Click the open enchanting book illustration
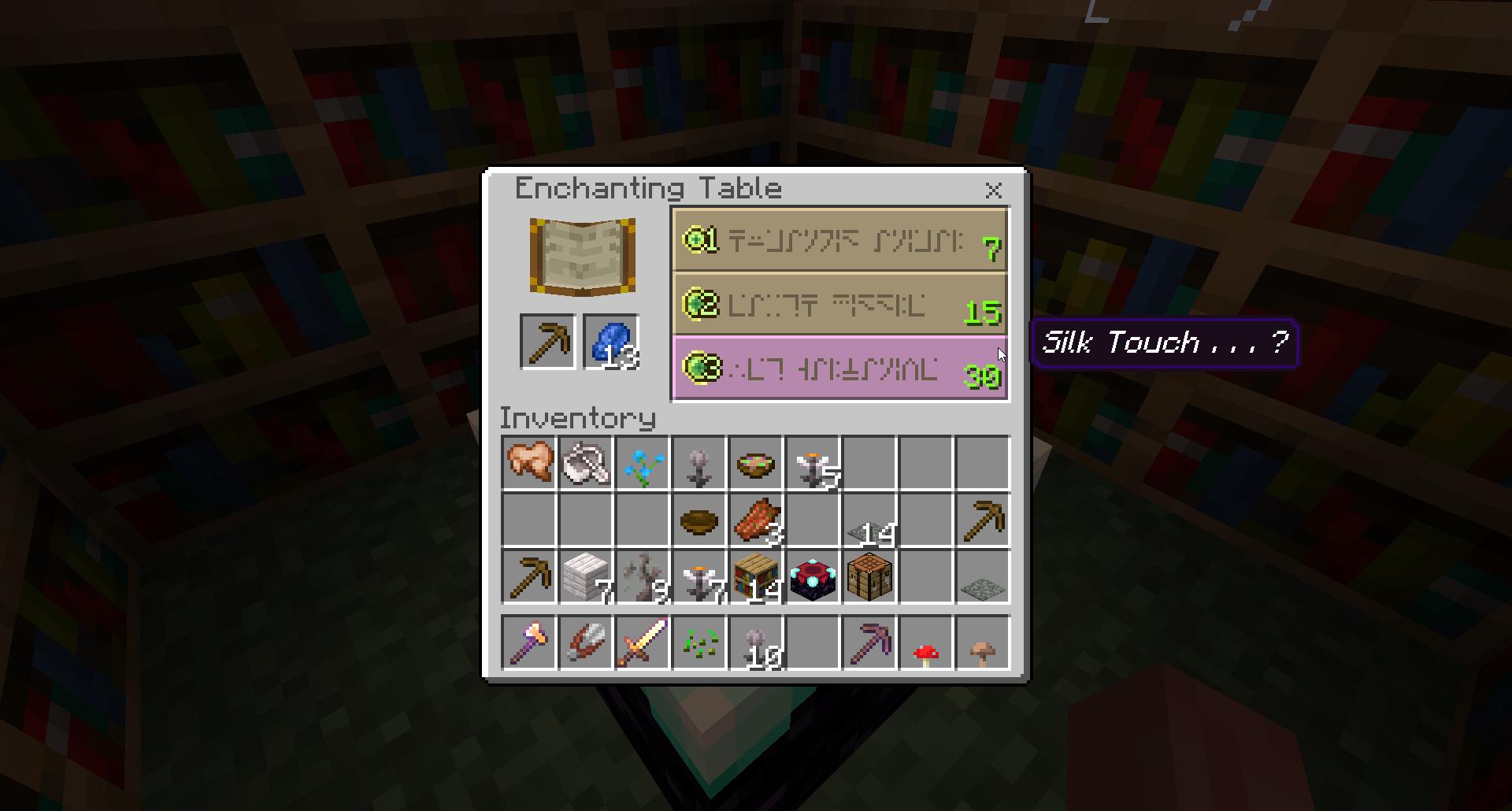The height and width of the screenshot is (811, 1512). [582, 256]
